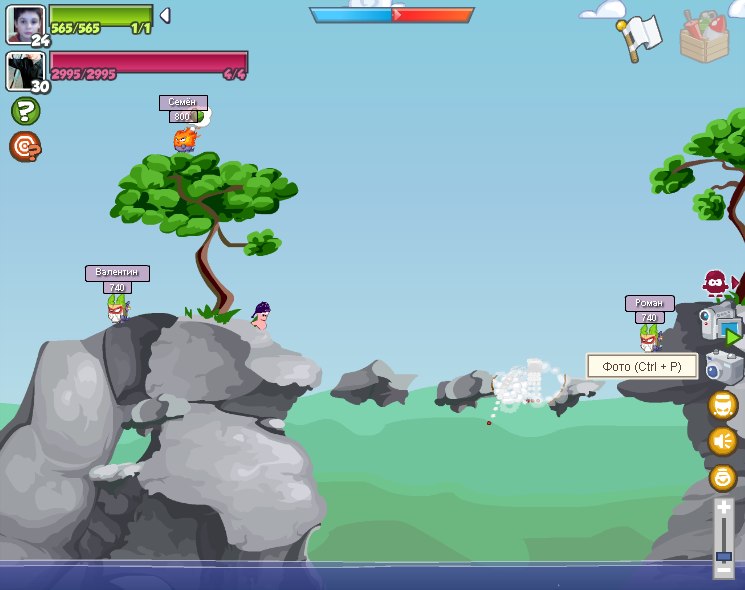Select the level 24 player avatar
Image resolution: width=745 pixels, height=590 pixels.
point(25,24)
